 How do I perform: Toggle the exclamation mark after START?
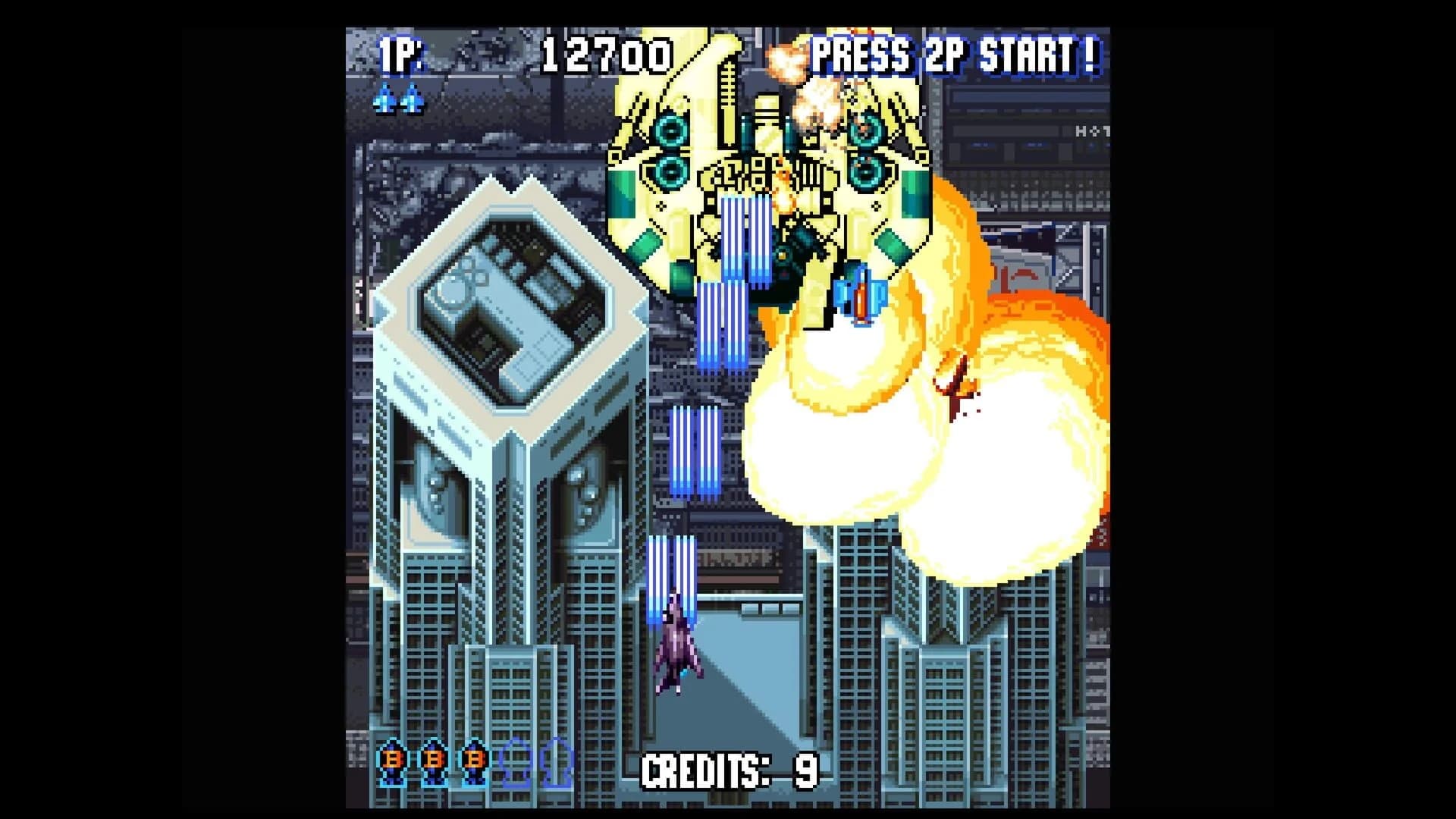1090,55
